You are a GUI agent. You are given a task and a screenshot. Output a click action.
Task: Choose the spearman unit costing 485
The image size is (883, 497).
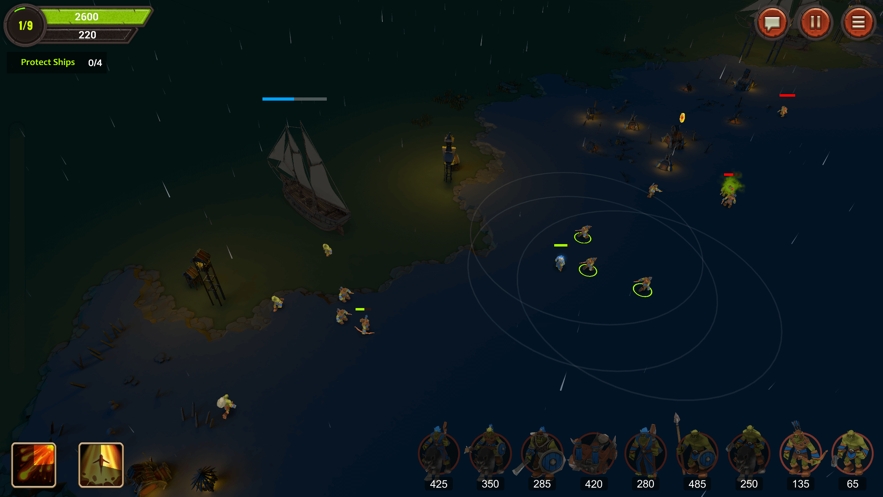coord(697,454)
